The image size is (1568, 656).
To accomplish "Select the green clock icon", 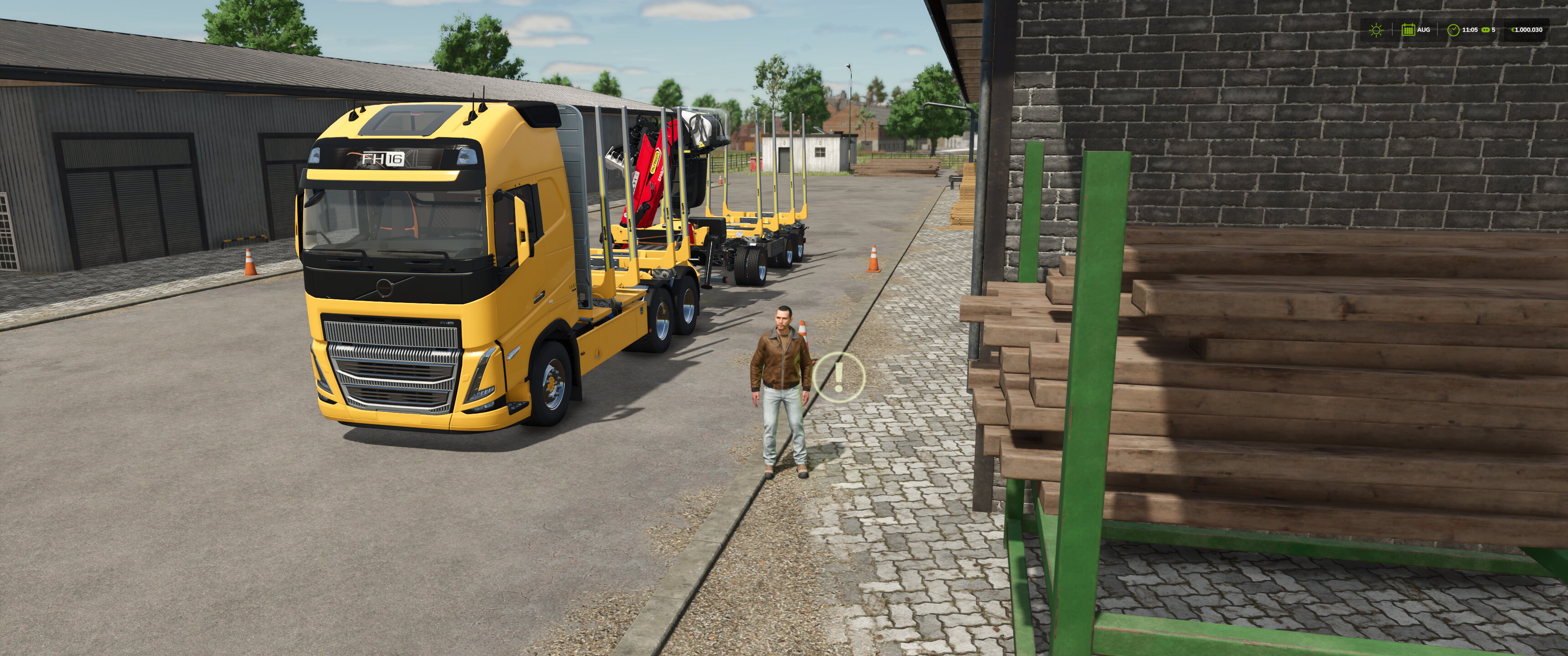I will point(1453,30).
